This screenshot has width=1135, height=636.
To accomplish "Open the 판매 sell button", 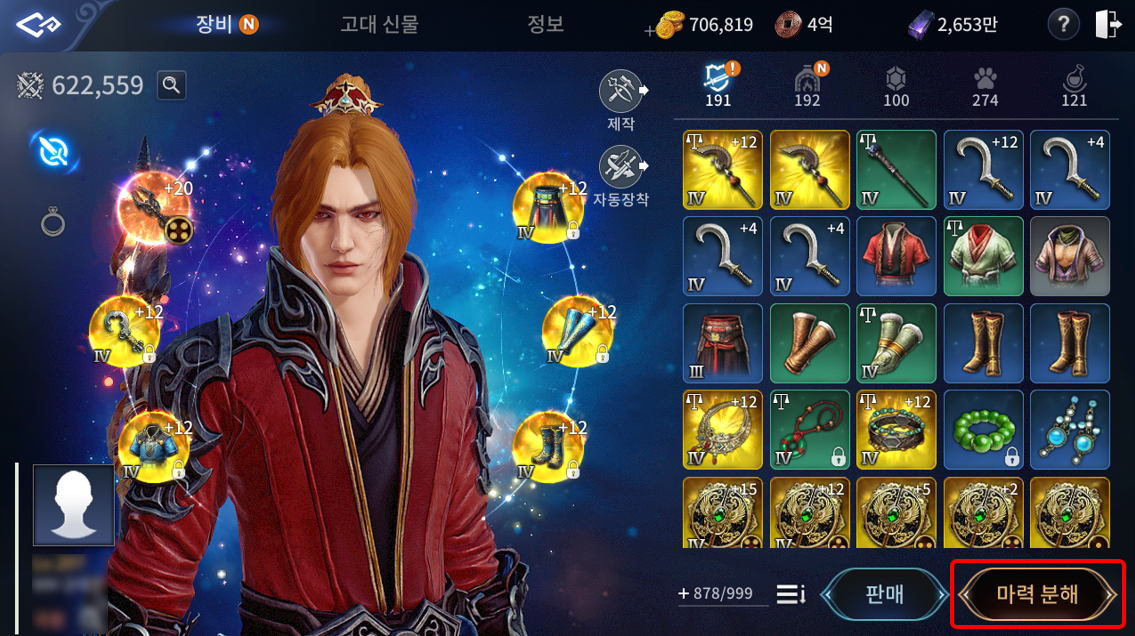I will pyautogui.click(x=883, y=594).
